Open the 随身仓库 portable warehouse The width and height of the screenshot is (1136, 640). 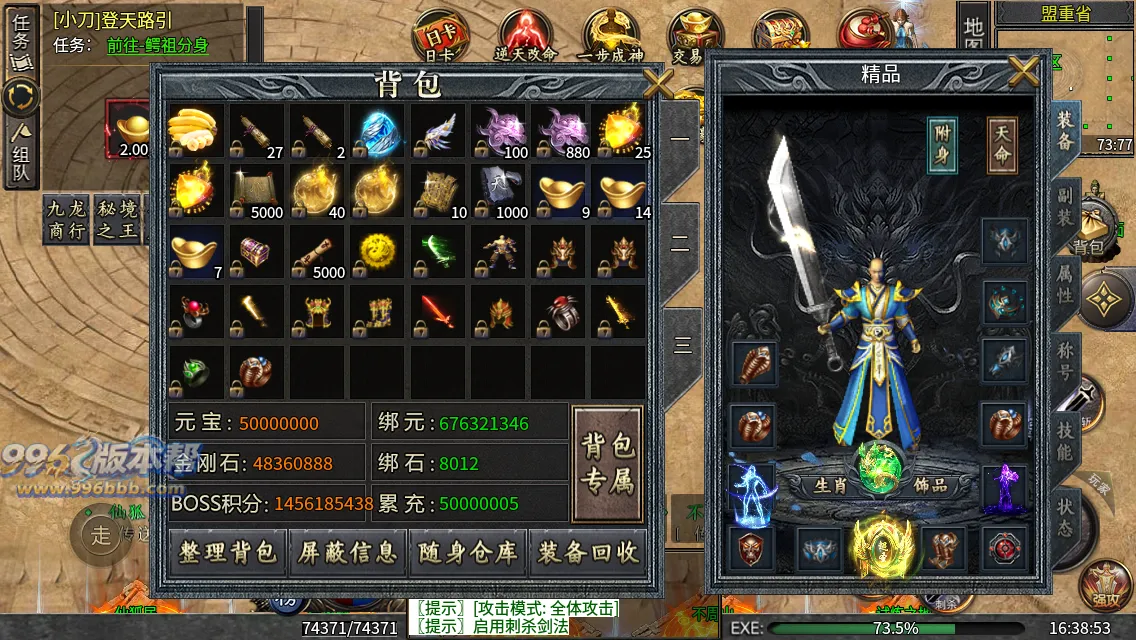tap(467, 553)
